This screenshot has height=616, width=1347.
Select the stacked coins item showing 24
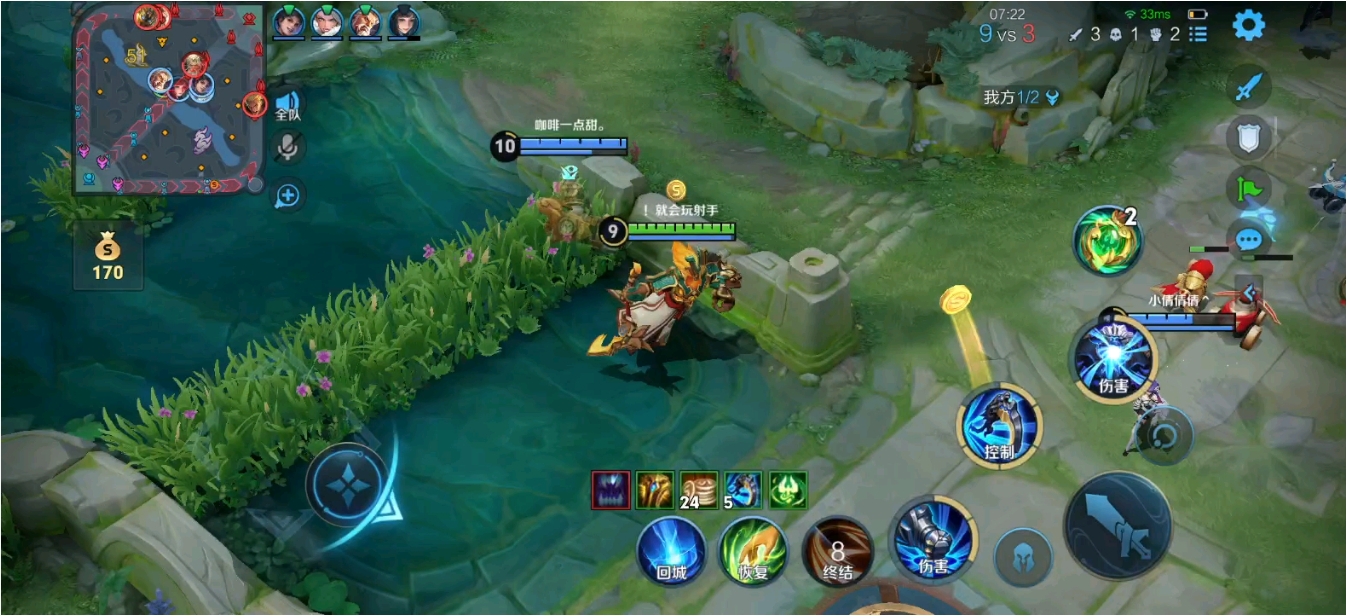[x=700, y=490]
